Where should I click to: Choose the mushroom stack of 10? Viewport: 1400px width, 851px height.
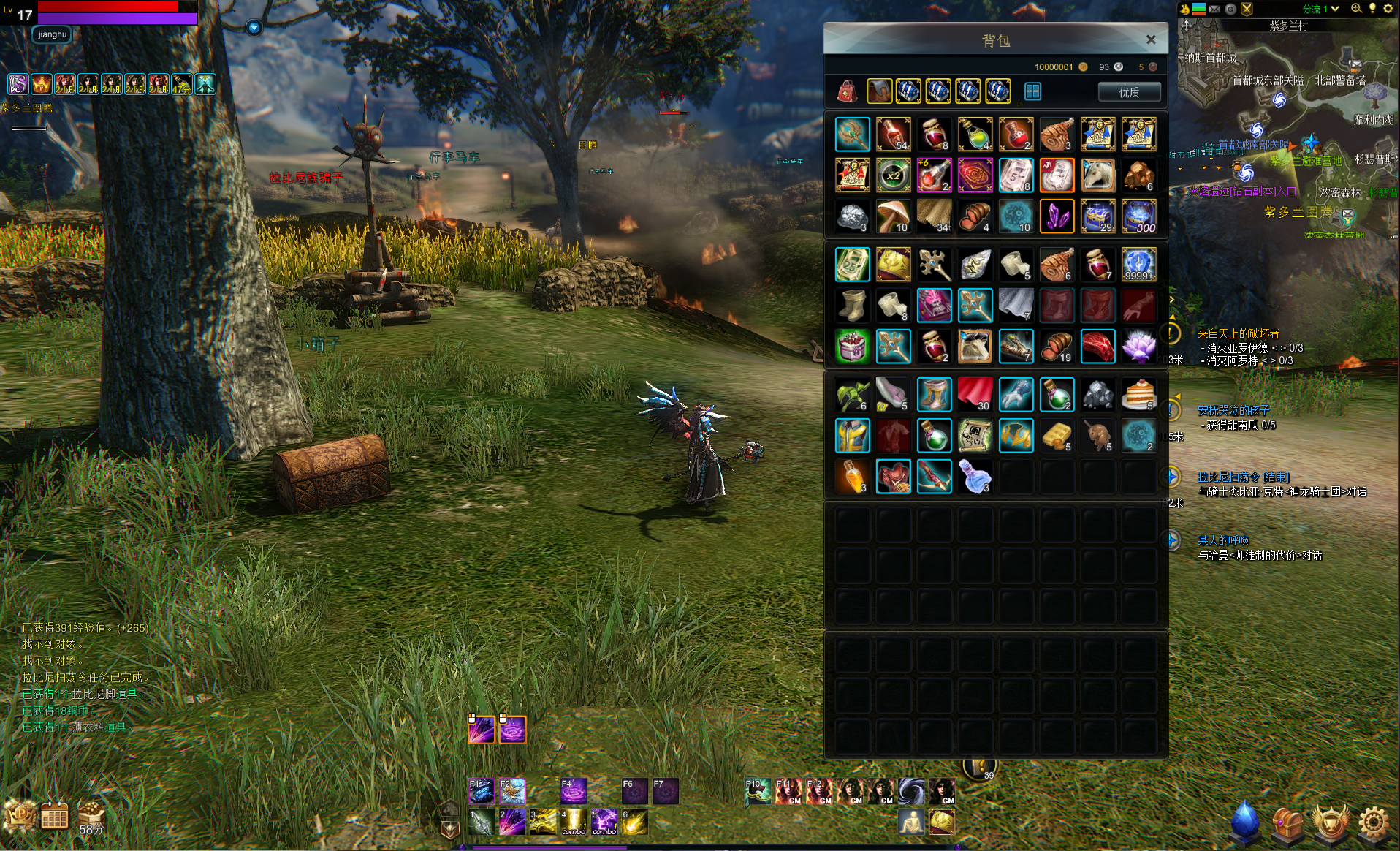(x=894, y=217)
